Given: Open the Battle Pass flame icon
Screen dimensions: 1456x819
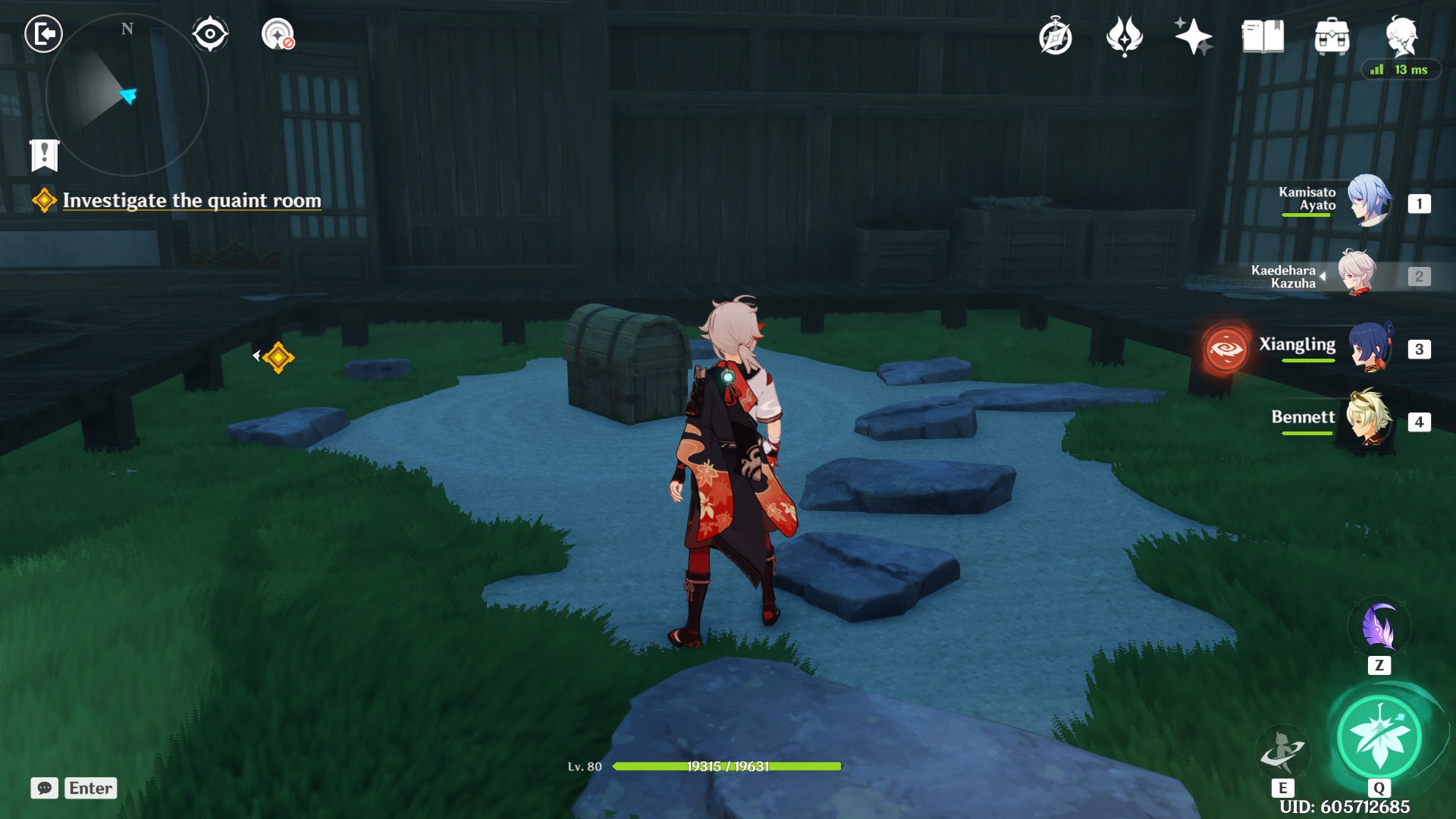Looking at the screenshot, I should (x=1125, y=35).
